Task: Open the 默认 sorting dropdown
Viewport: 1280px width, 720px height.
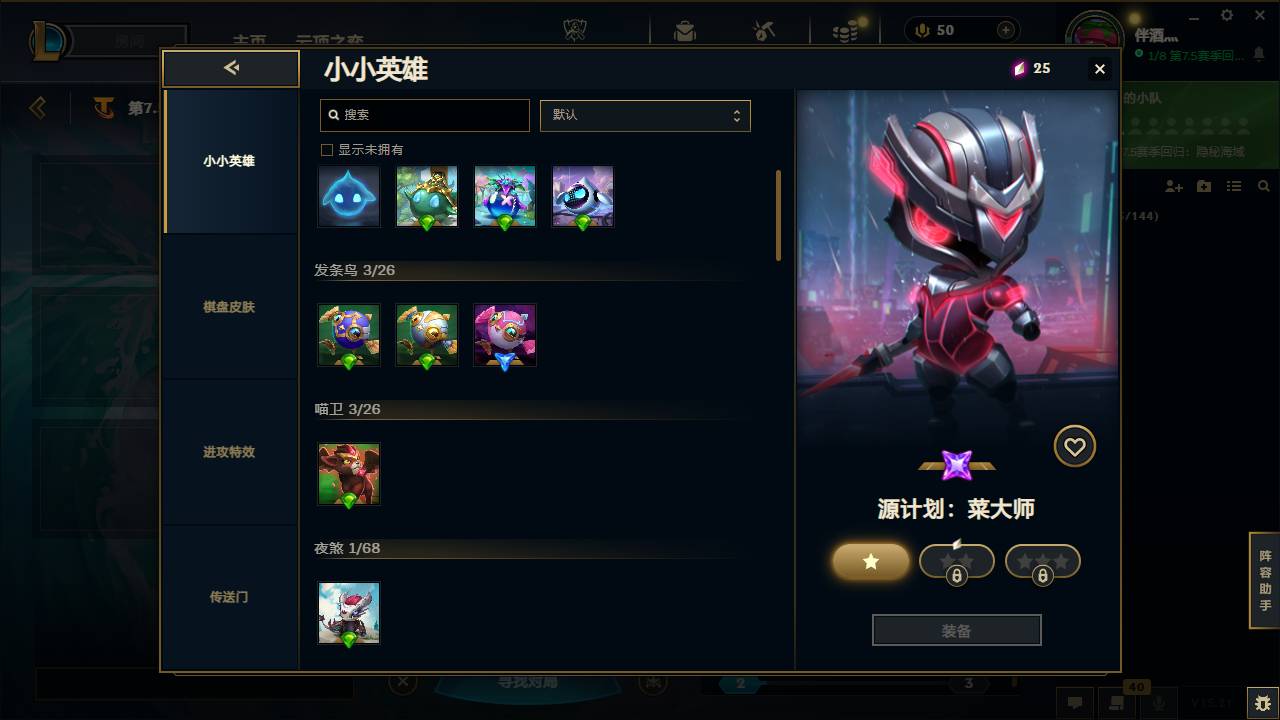Action: click(x=645, y=115)
